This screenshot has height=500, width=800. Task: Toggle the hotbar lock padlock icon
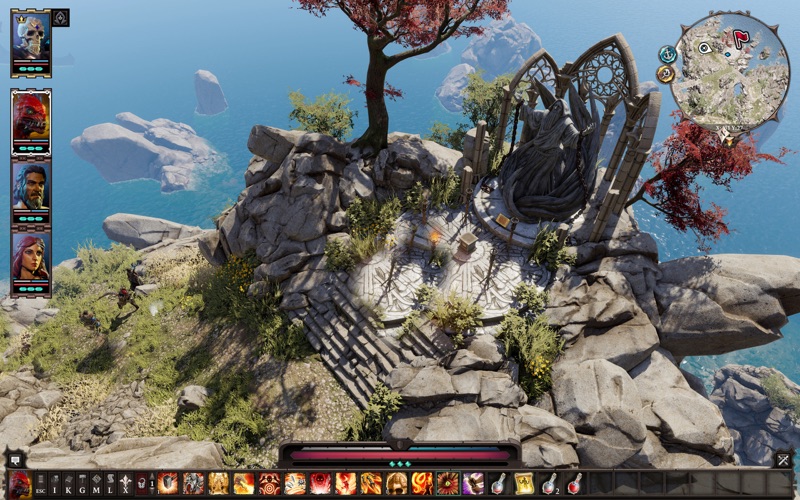coord(143,484)
